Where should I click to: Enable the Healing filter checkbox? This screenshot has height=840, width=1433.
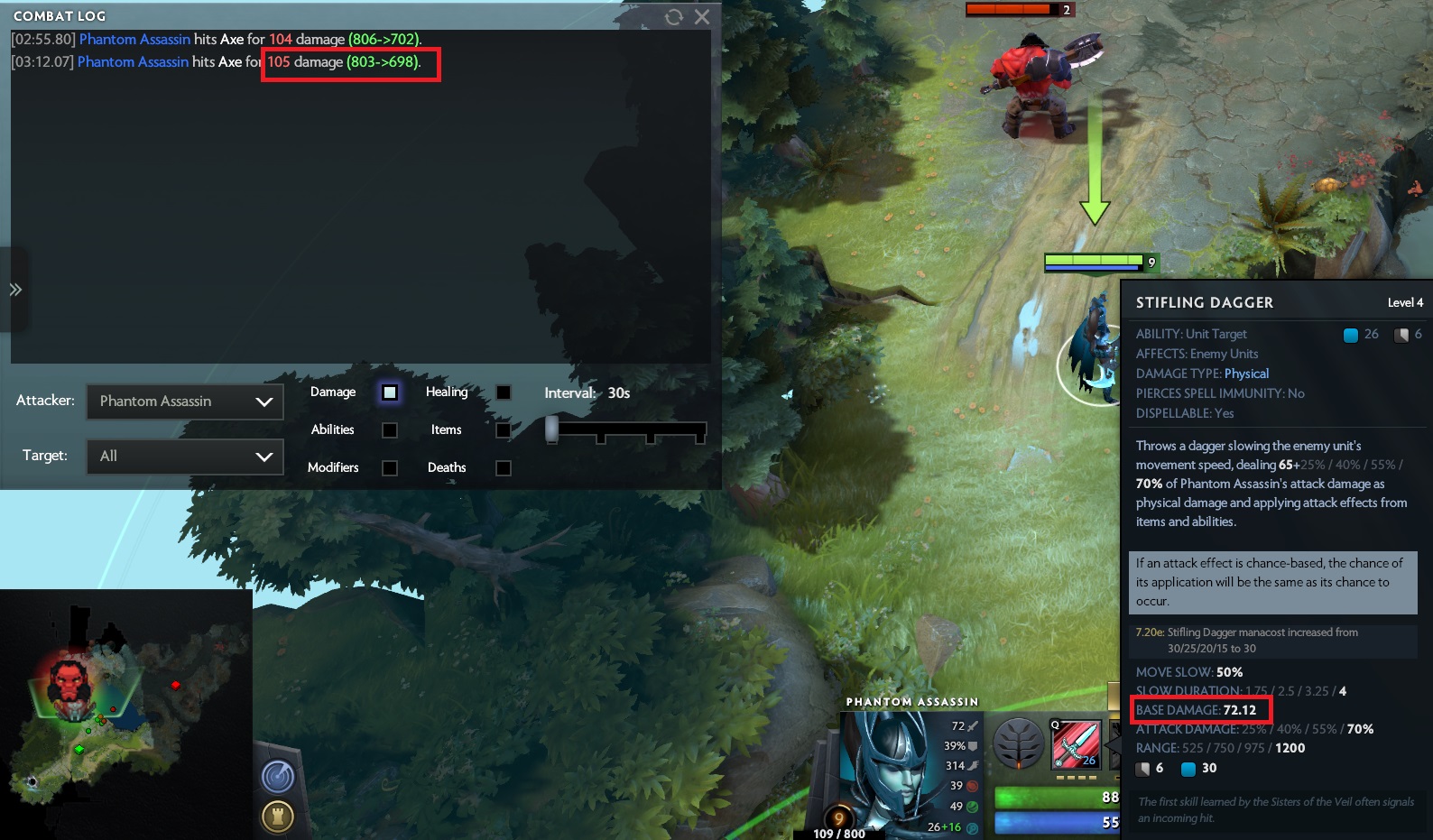click(x=504, y=392)
